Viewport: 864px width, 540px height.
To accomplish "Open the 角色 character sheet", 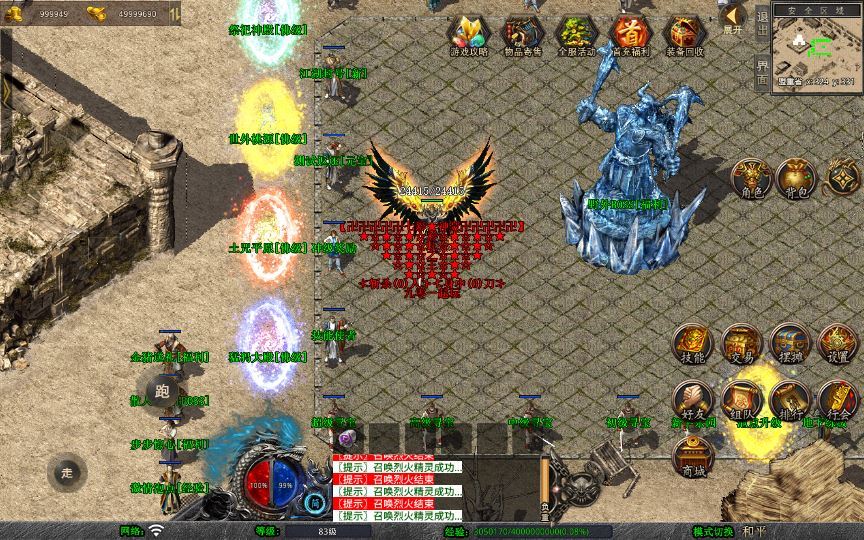I will pos(749,177).
